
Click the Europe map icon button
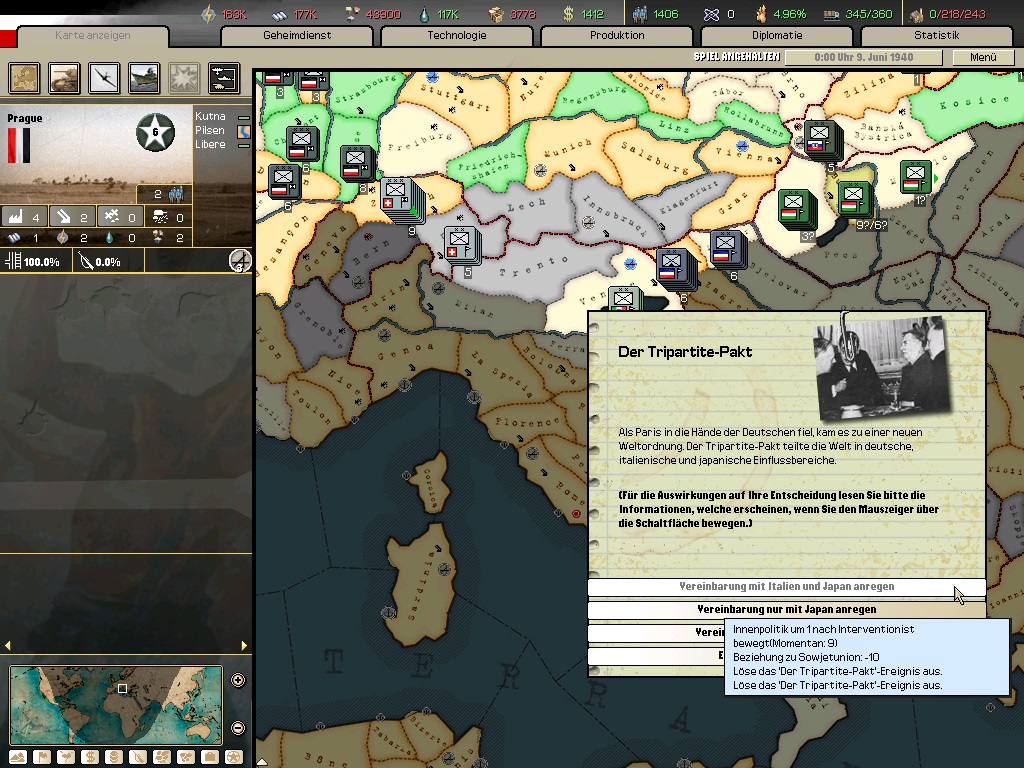coord(24,77)
